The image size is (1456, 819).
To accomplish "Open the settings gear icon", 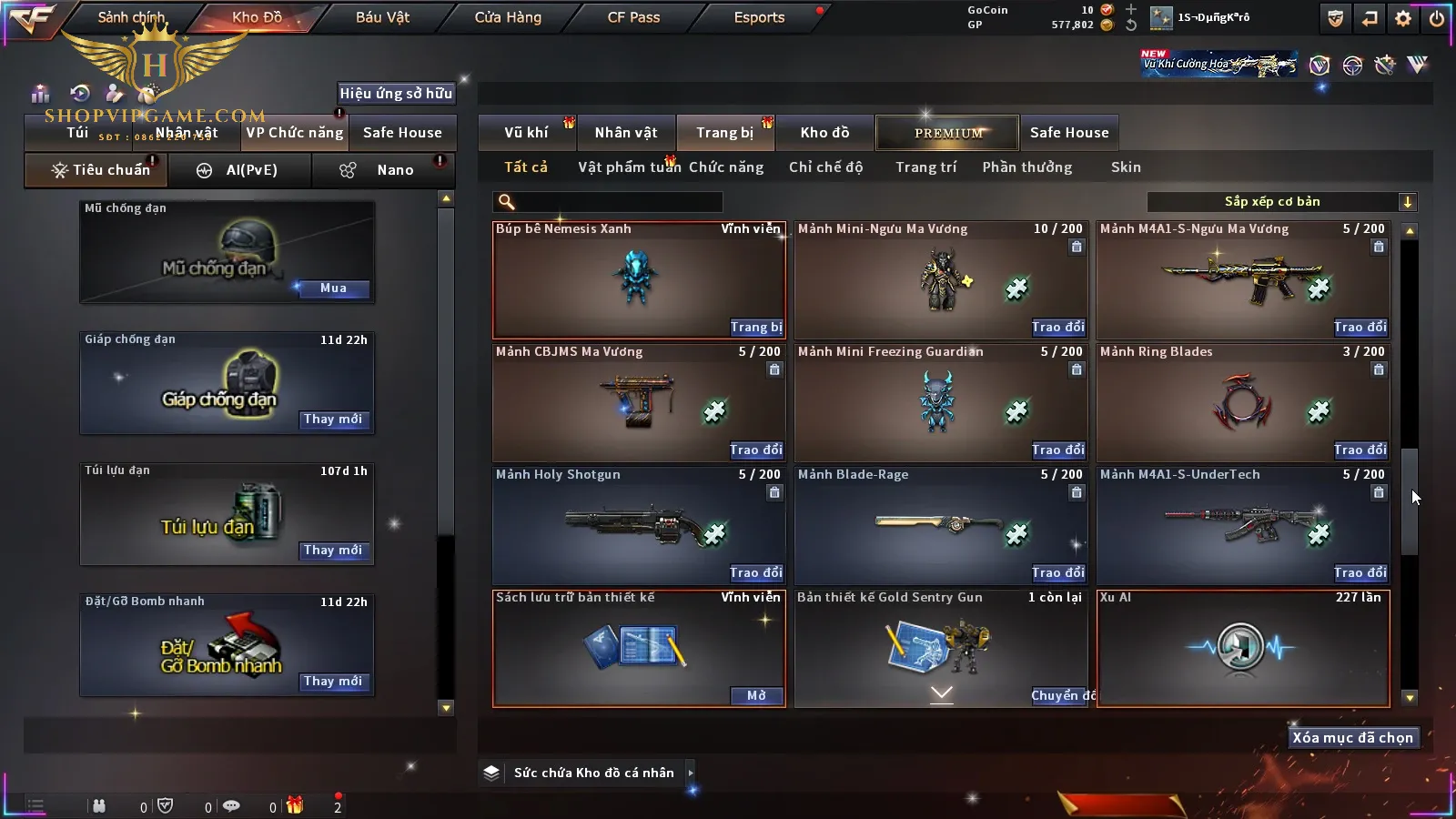I will (x=1403, y=18).
